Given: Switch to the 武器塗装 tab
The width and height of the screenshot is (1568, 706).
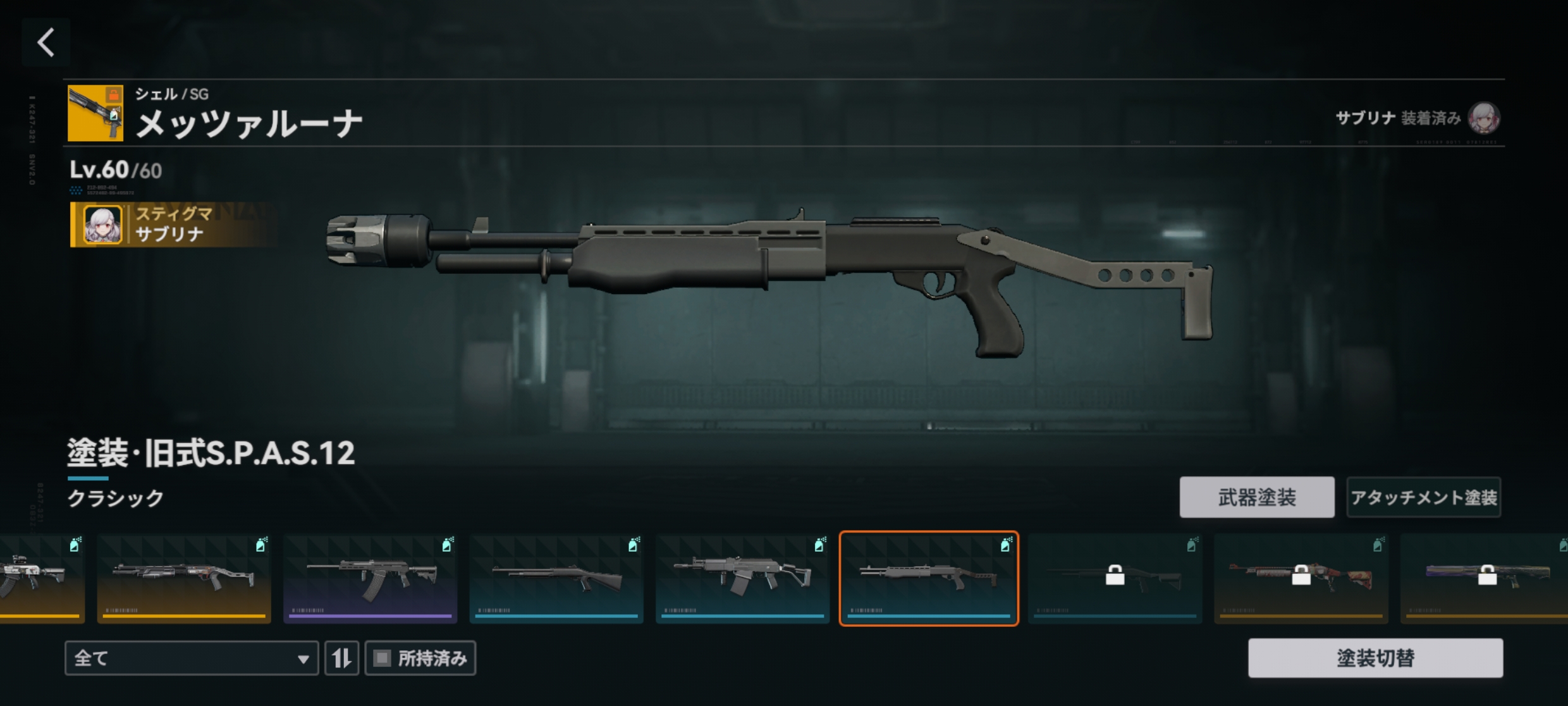Looking at the screenshot, I should [1256, 497].
